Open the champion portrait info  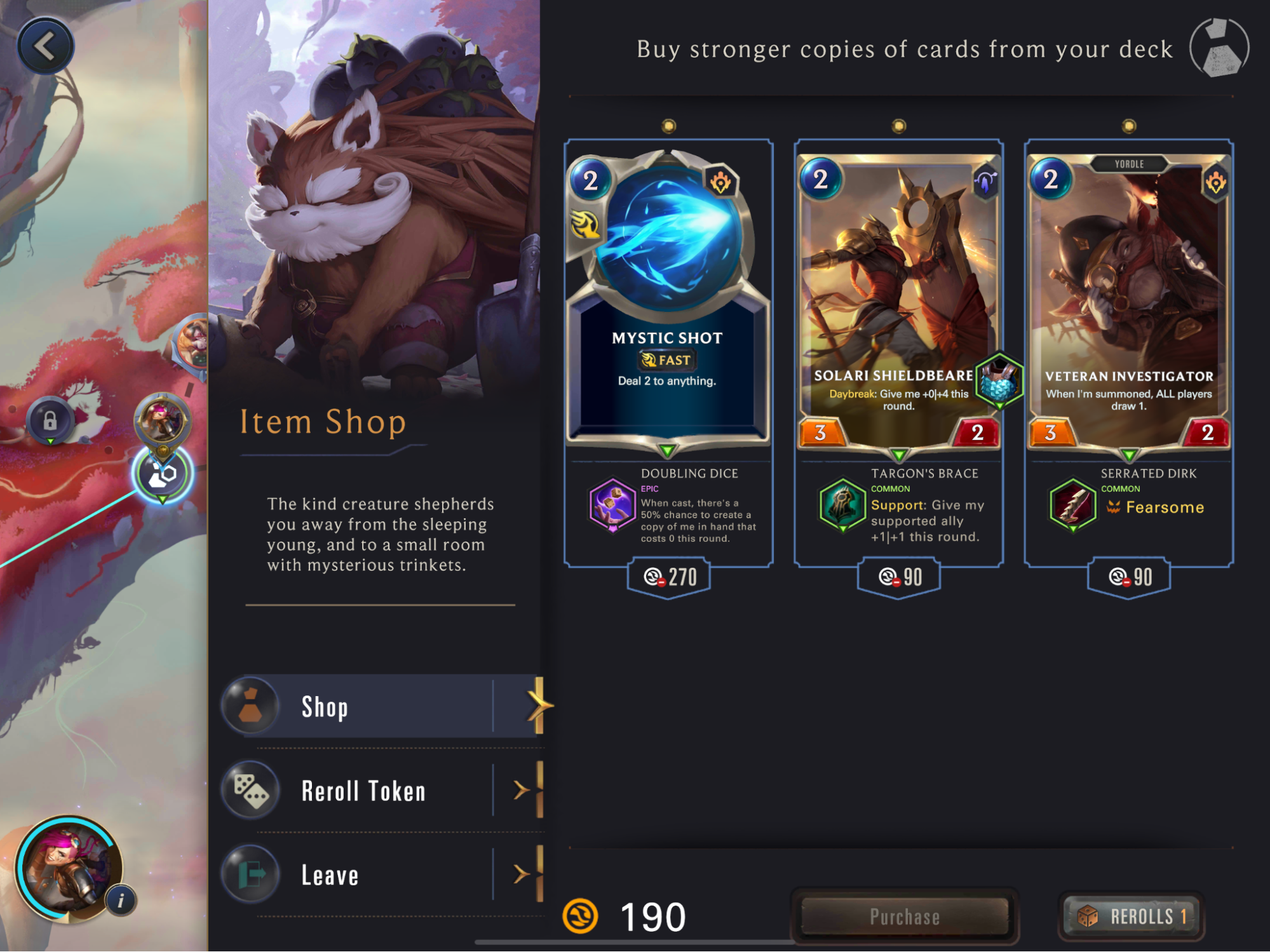coord(121,900)
